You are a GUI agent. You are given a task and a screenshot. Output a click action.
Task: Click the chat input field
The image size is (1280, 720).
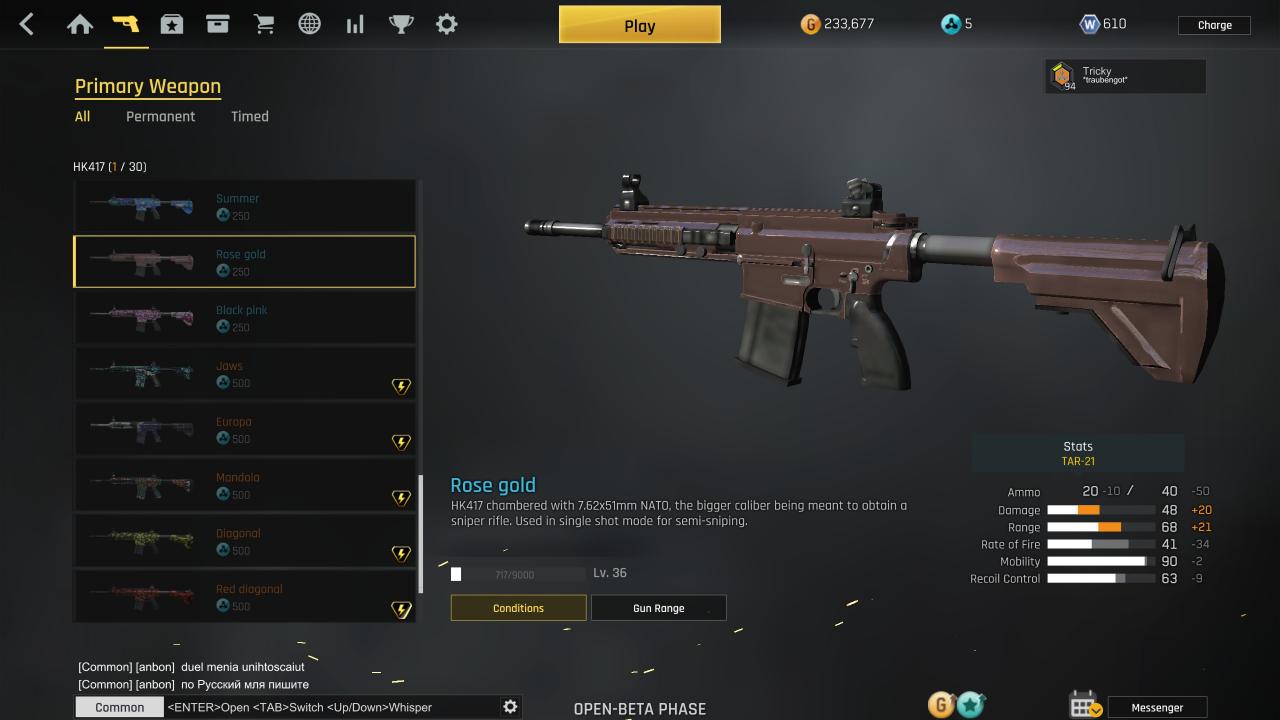(x=330, y=707)
